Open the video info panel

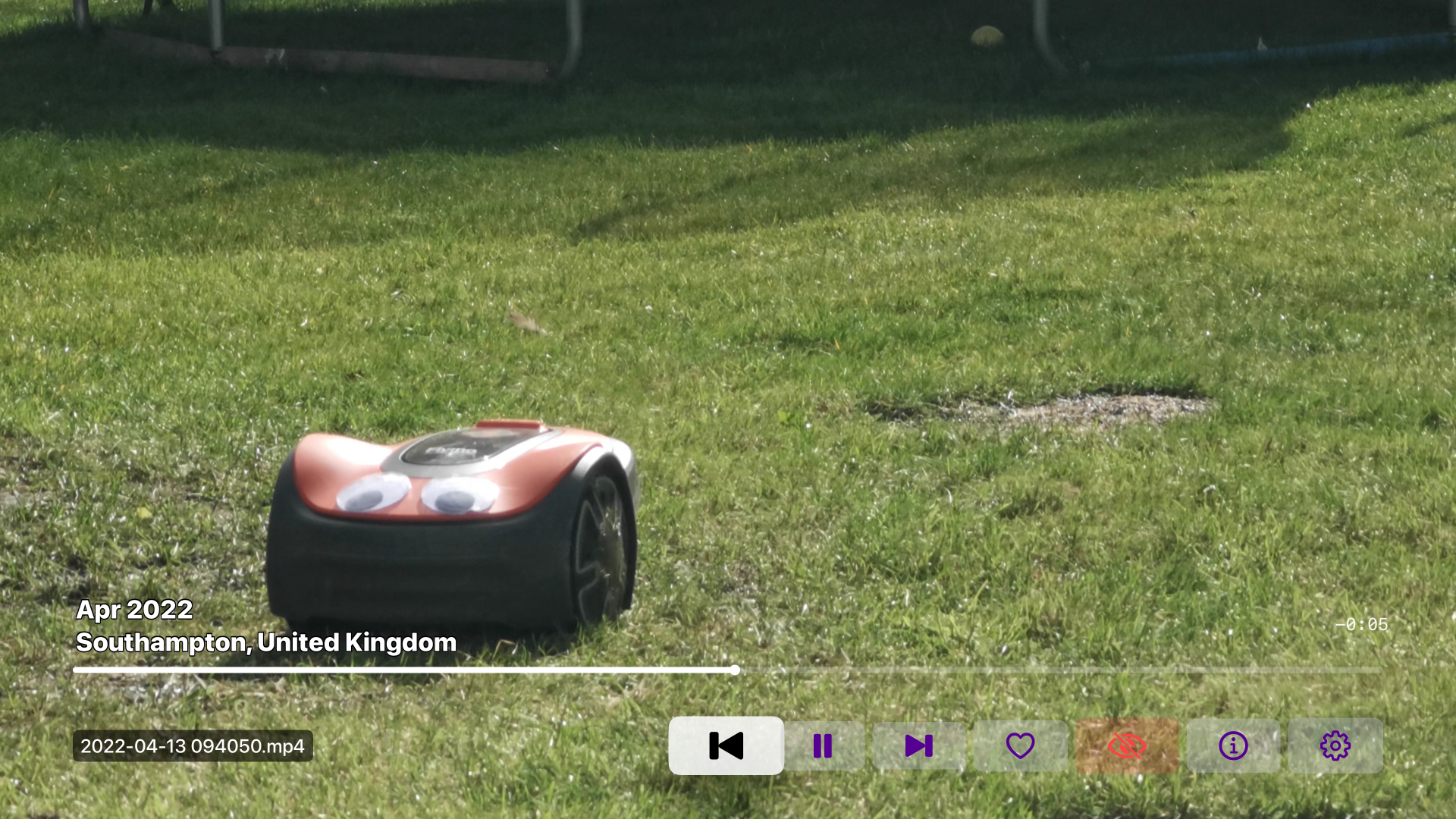[1232, 745]
